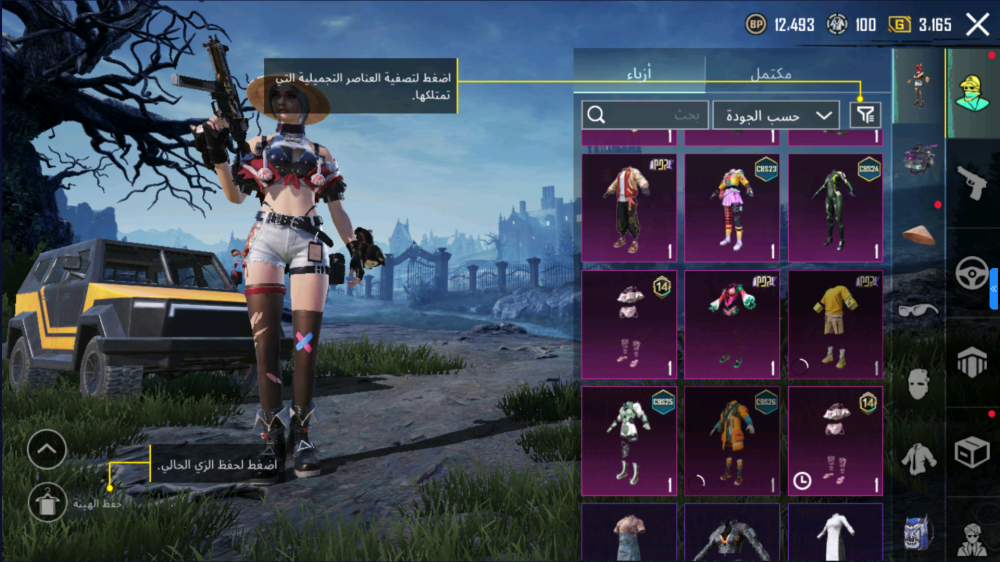
Task: Open the sunglasses category
Action: [918, 309]
